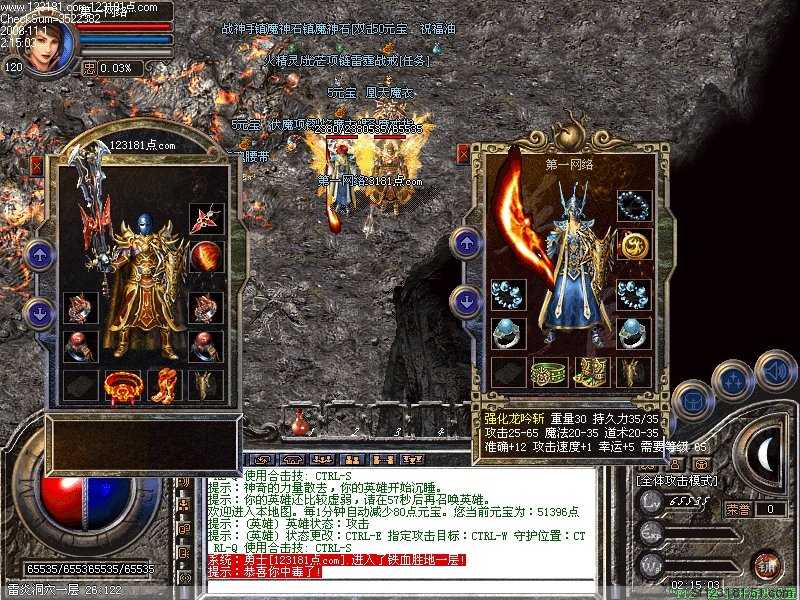Close the right character equipment panel
This screenshot has width=800, height=600.
pyautogui.click(x=464, y=154)
